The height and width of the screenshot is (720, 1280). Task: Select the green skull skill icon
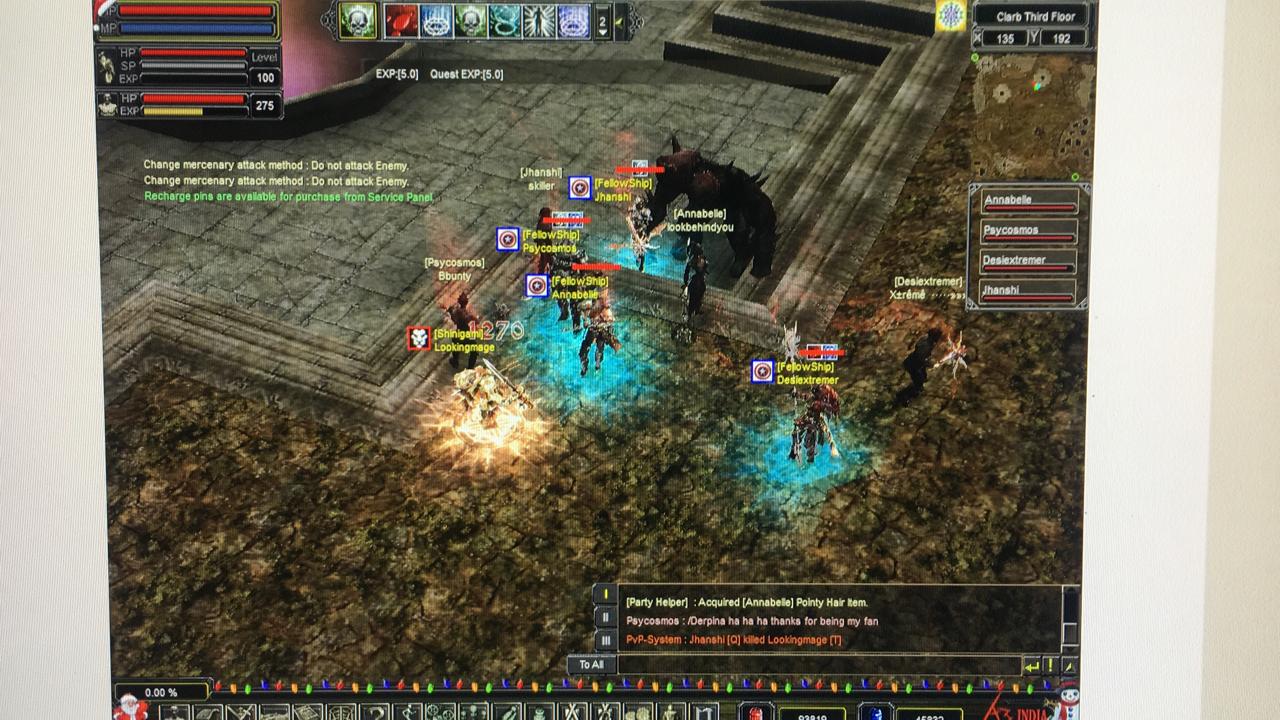(357, 20)
